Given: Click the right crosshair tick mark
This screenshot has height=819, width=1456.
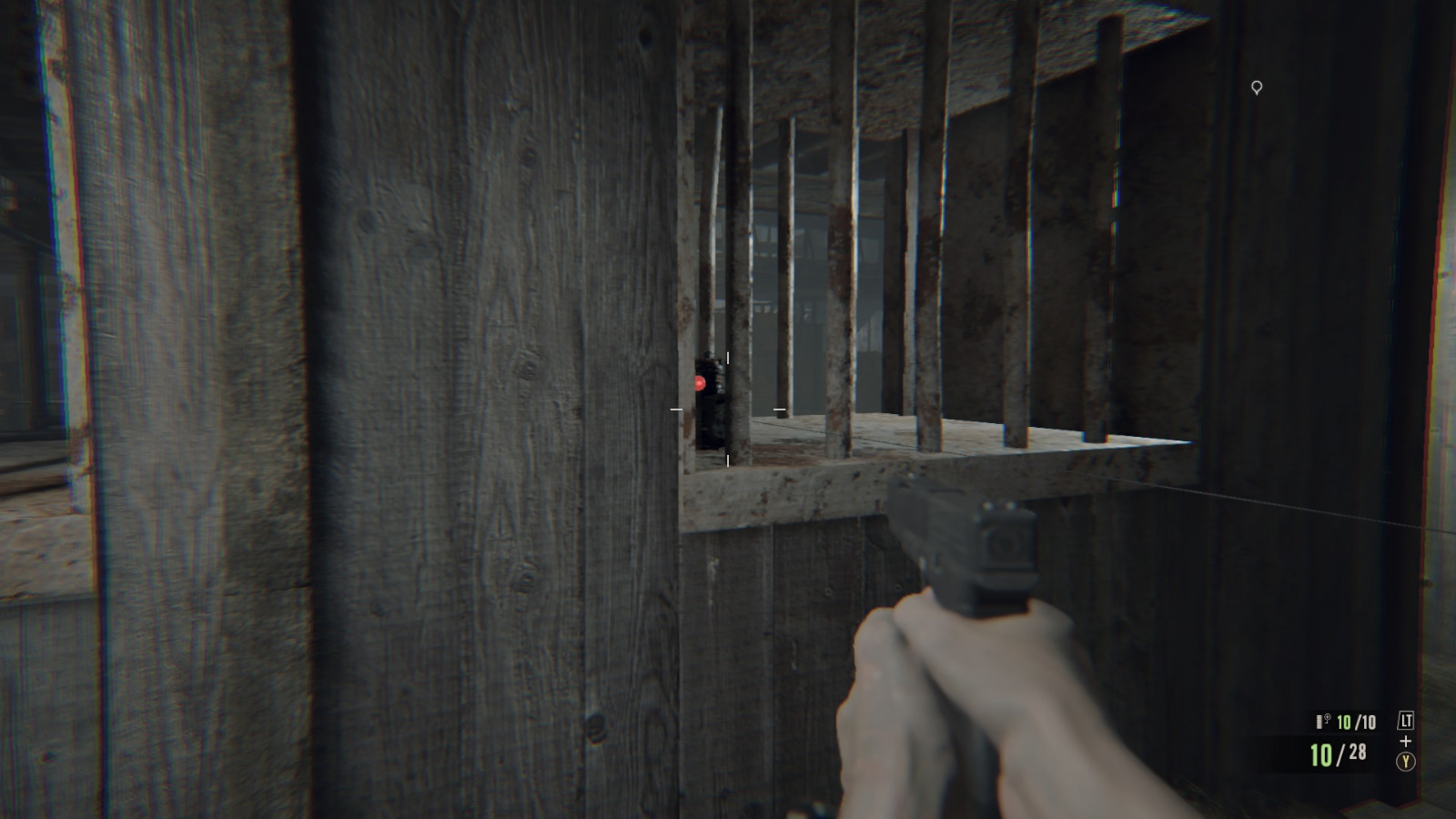Looking at the screenshot, I should 780,409.
